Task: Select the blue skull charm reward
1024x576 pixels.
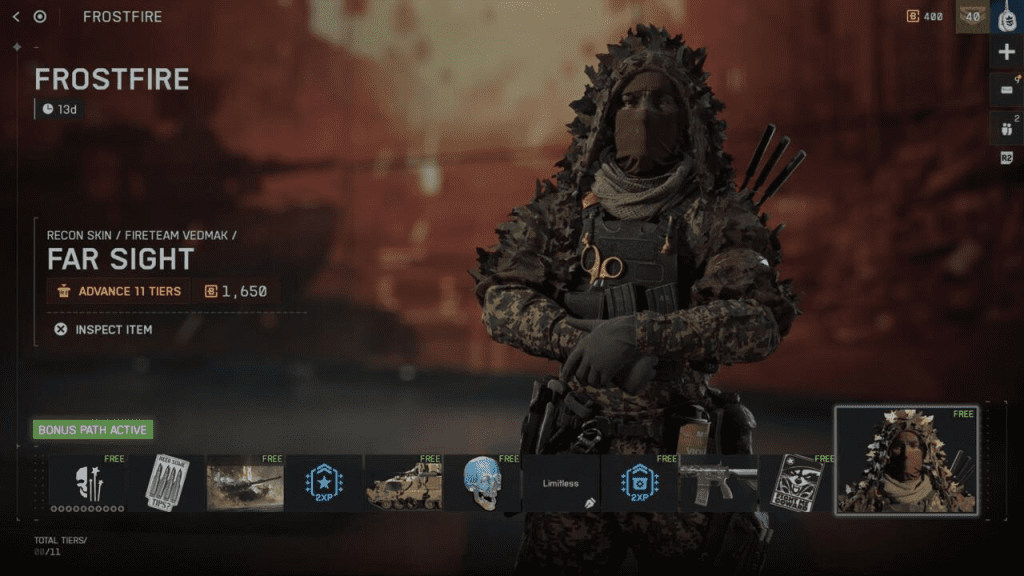Action: tap(482, 484)
